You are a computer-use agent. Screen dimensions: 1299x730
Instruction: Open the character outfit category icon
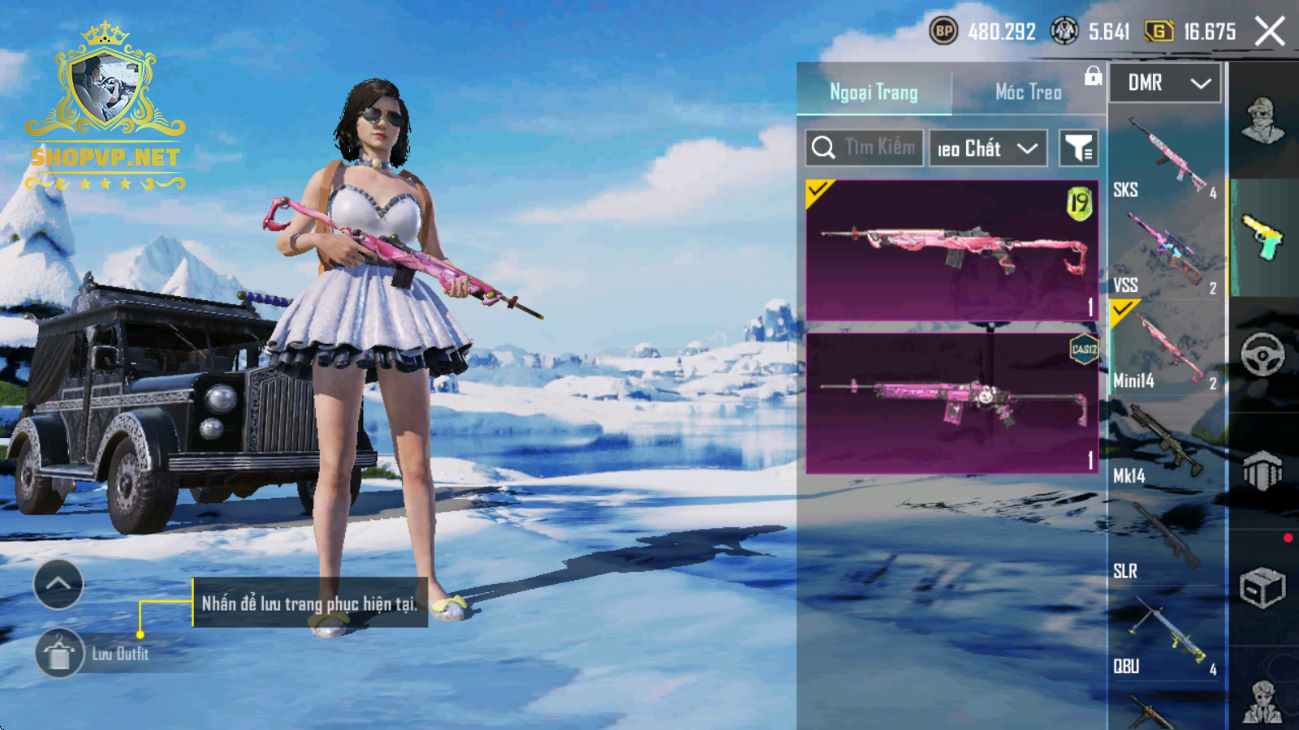click(x=1262, y=122)
